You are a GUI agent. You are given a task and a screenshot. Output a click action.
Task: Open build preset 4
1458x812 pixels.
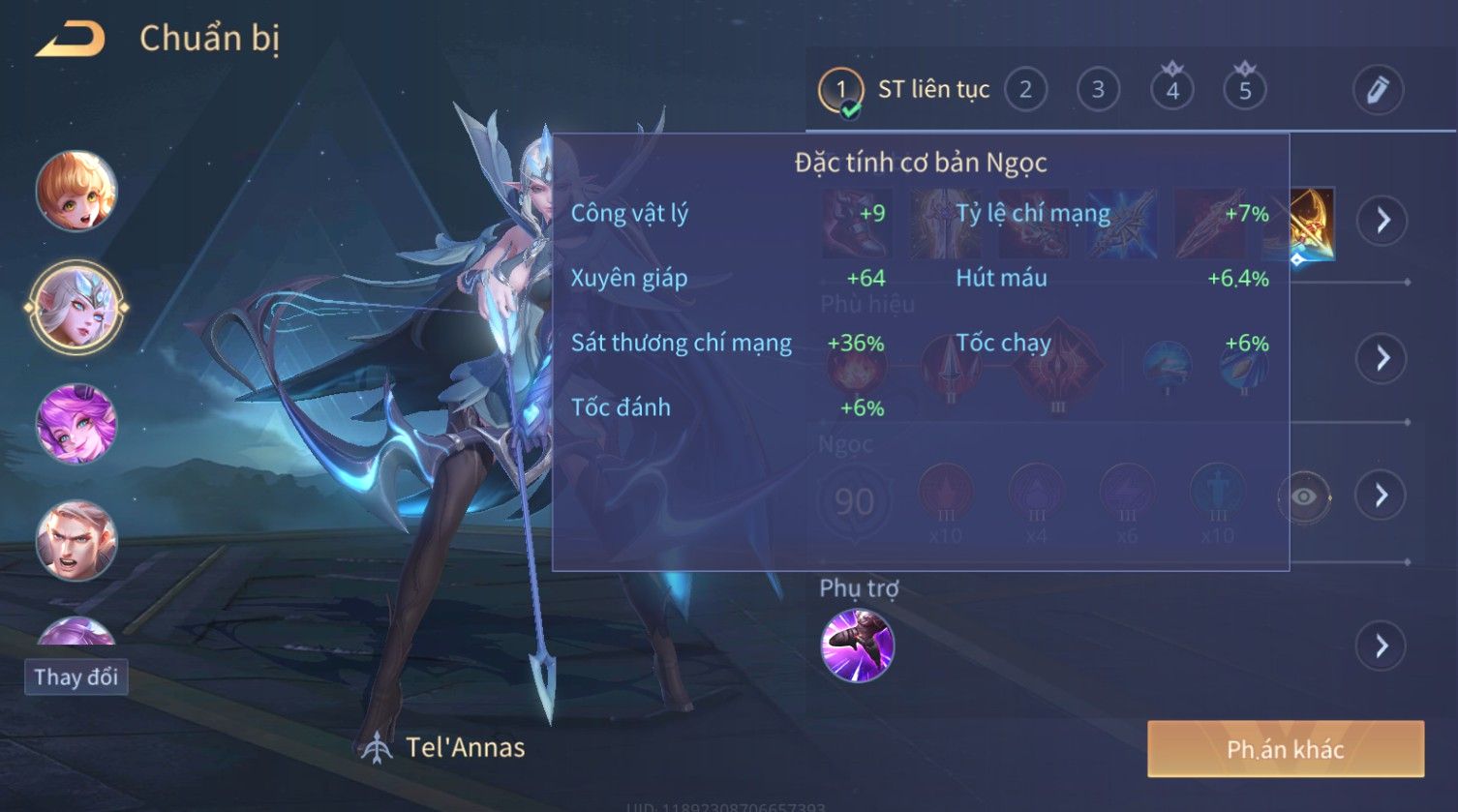(1171, 90)
